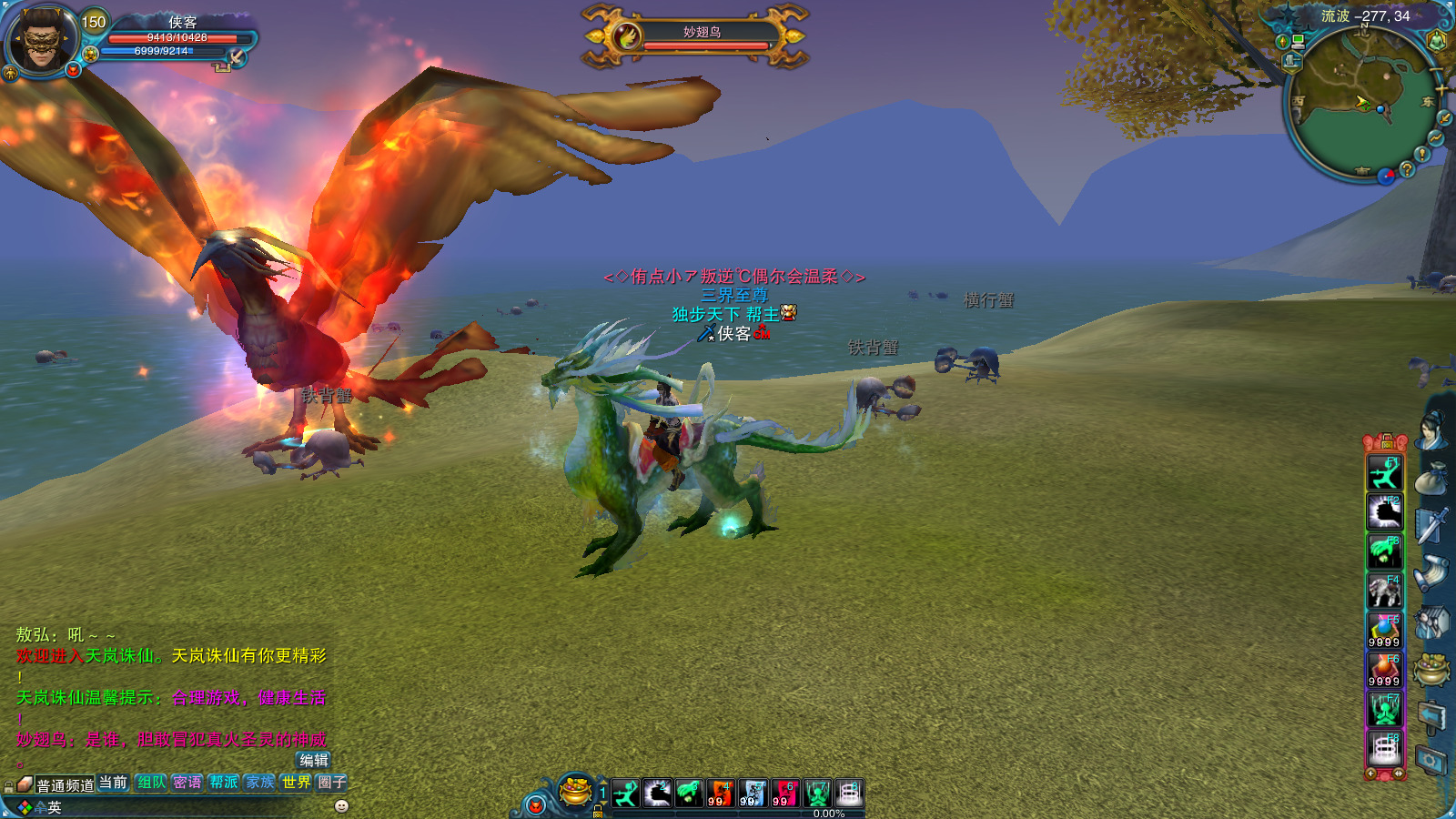Activate the green meditation skill in slot 7

(x=817, y=794)
